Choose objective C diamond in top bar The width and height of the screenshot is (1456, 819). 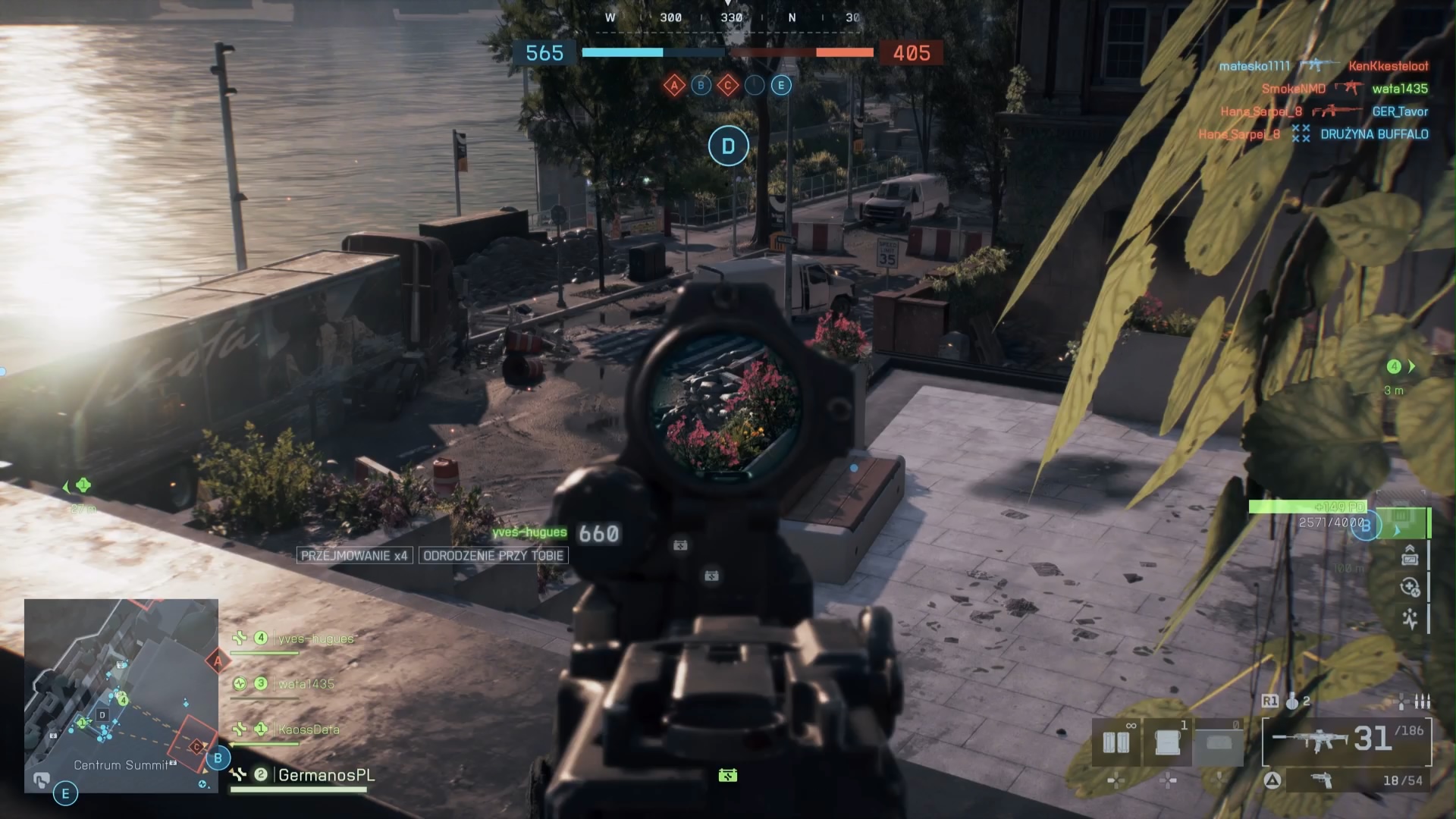click(x=728, y=86)
